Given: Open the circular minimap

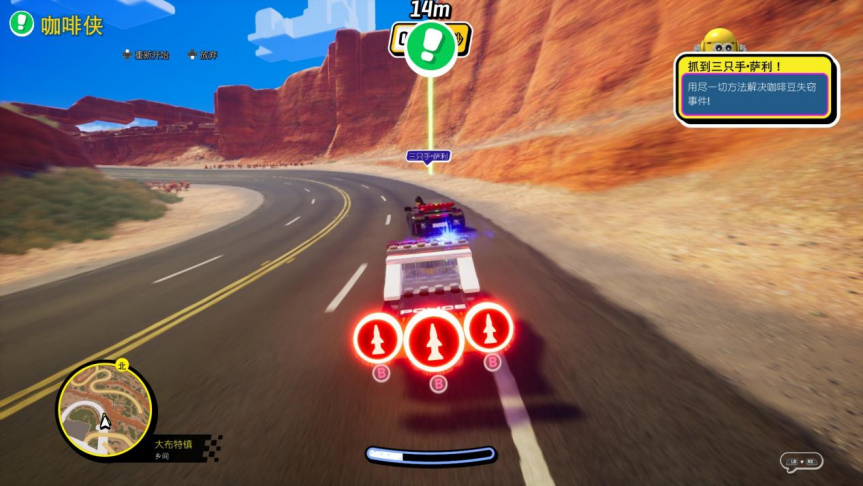Looking at the screenshot, I should click(105, 411).
